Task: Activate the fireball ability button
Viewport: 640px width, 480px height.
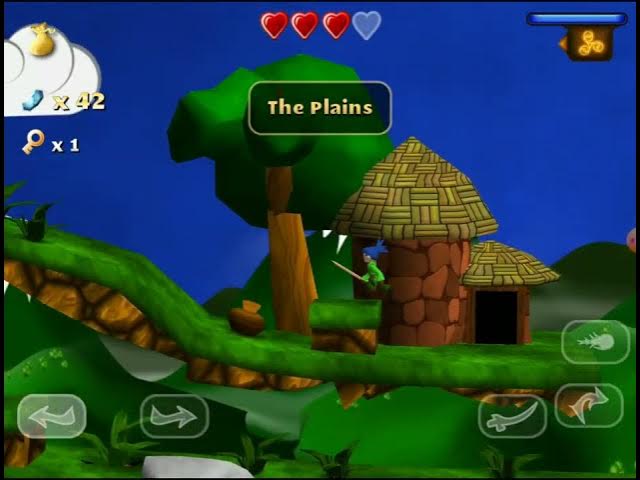Action: [596, 342]
